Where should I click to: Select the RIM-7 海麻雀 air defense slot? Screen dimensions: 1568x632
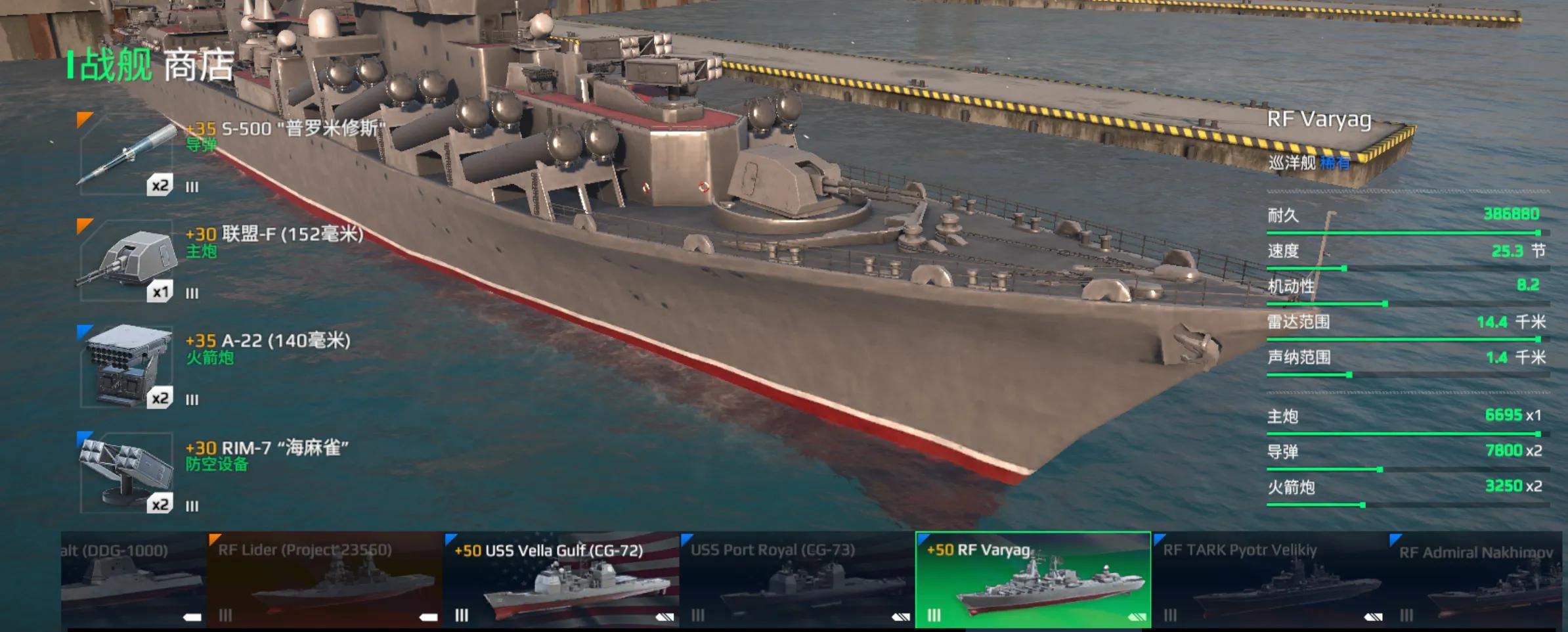click(x=126, y=473)
